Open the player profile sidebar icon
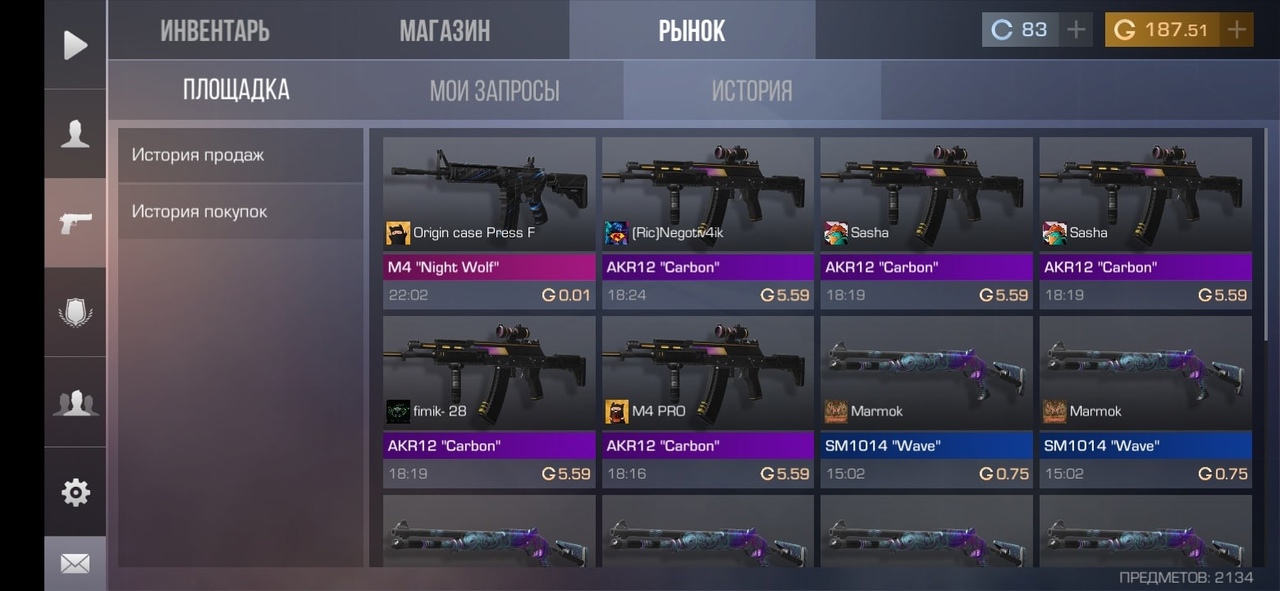1280x591 pixels. [75, 134]
